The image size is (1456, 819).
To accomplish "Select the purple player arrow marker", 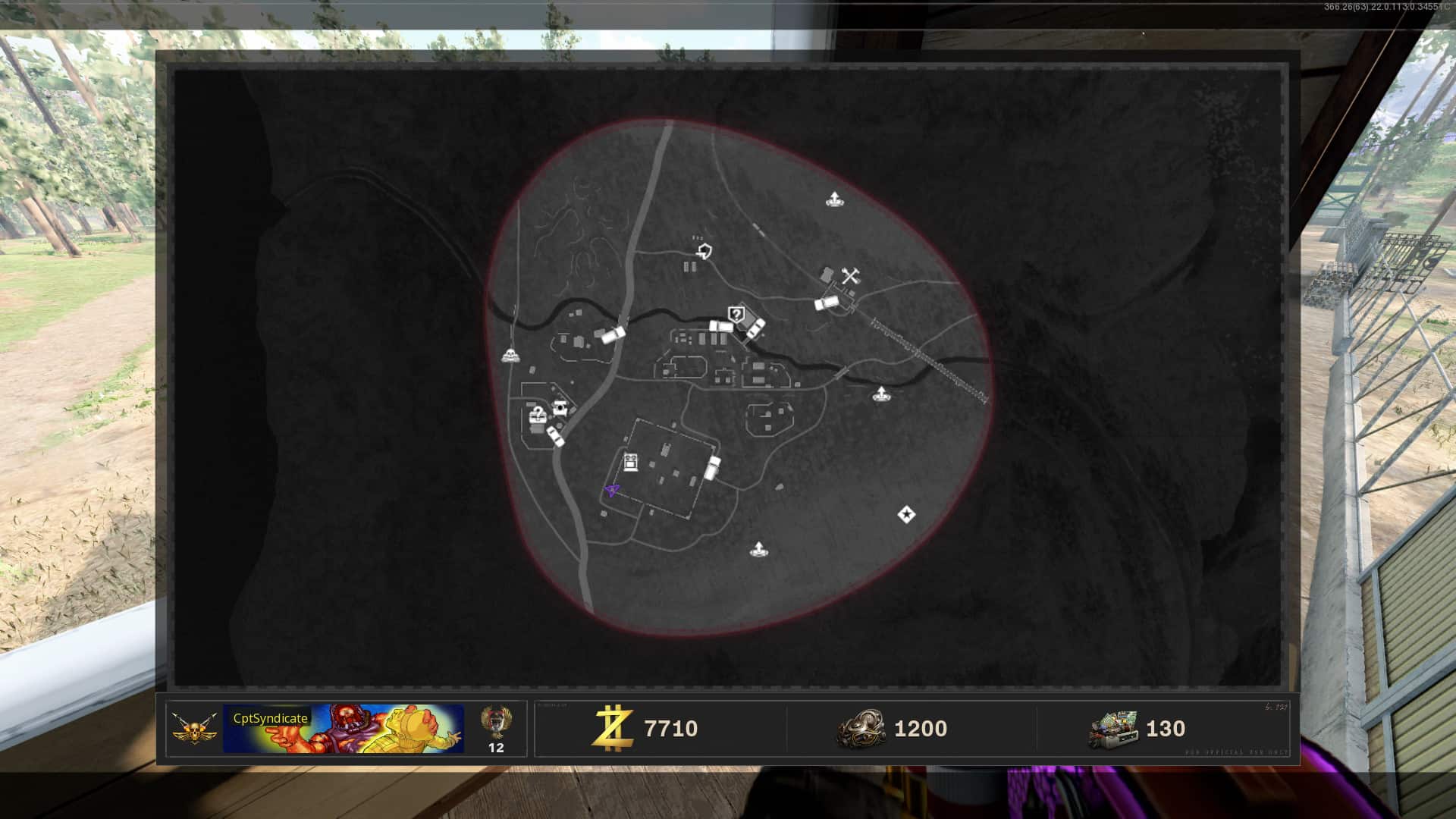I will [x=612, y=491].
